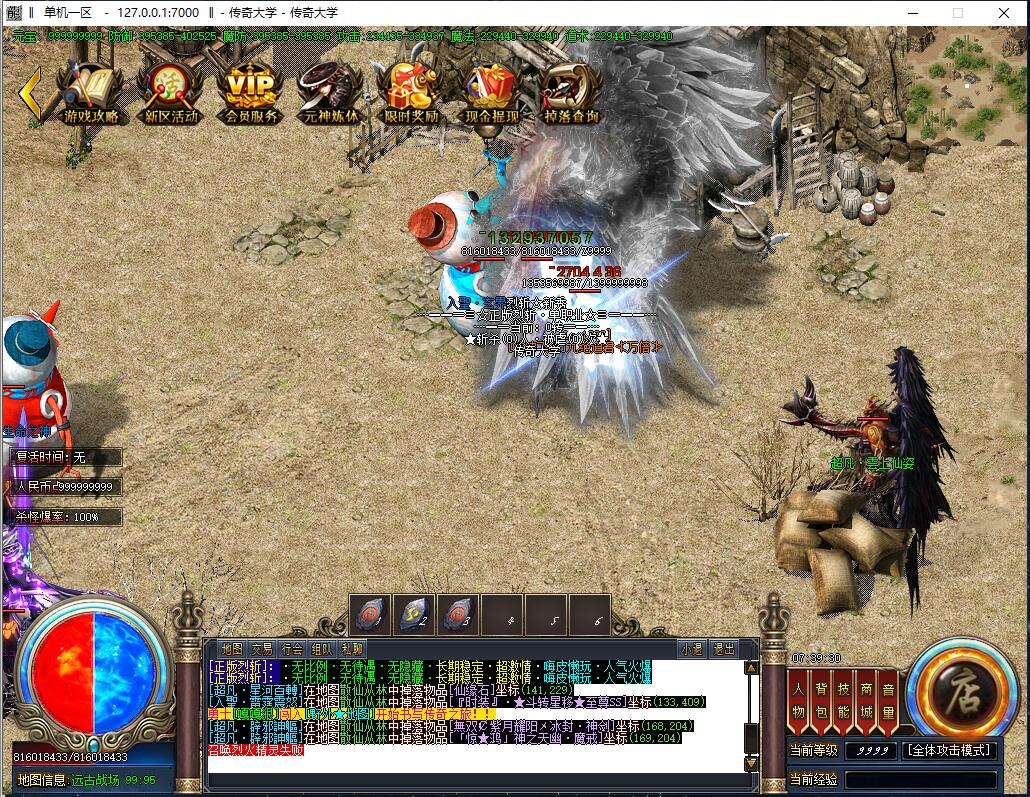Collapse the top menu with the yellow arrow
This screenshot has height=797, width=1030.
[x=30, y=92]
